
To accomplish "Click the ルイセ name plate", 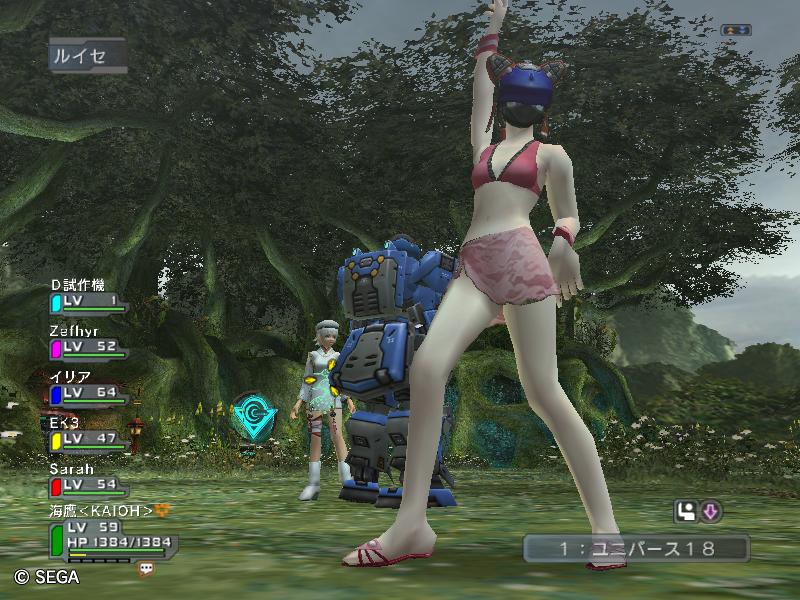I will (x=85, y=56).
